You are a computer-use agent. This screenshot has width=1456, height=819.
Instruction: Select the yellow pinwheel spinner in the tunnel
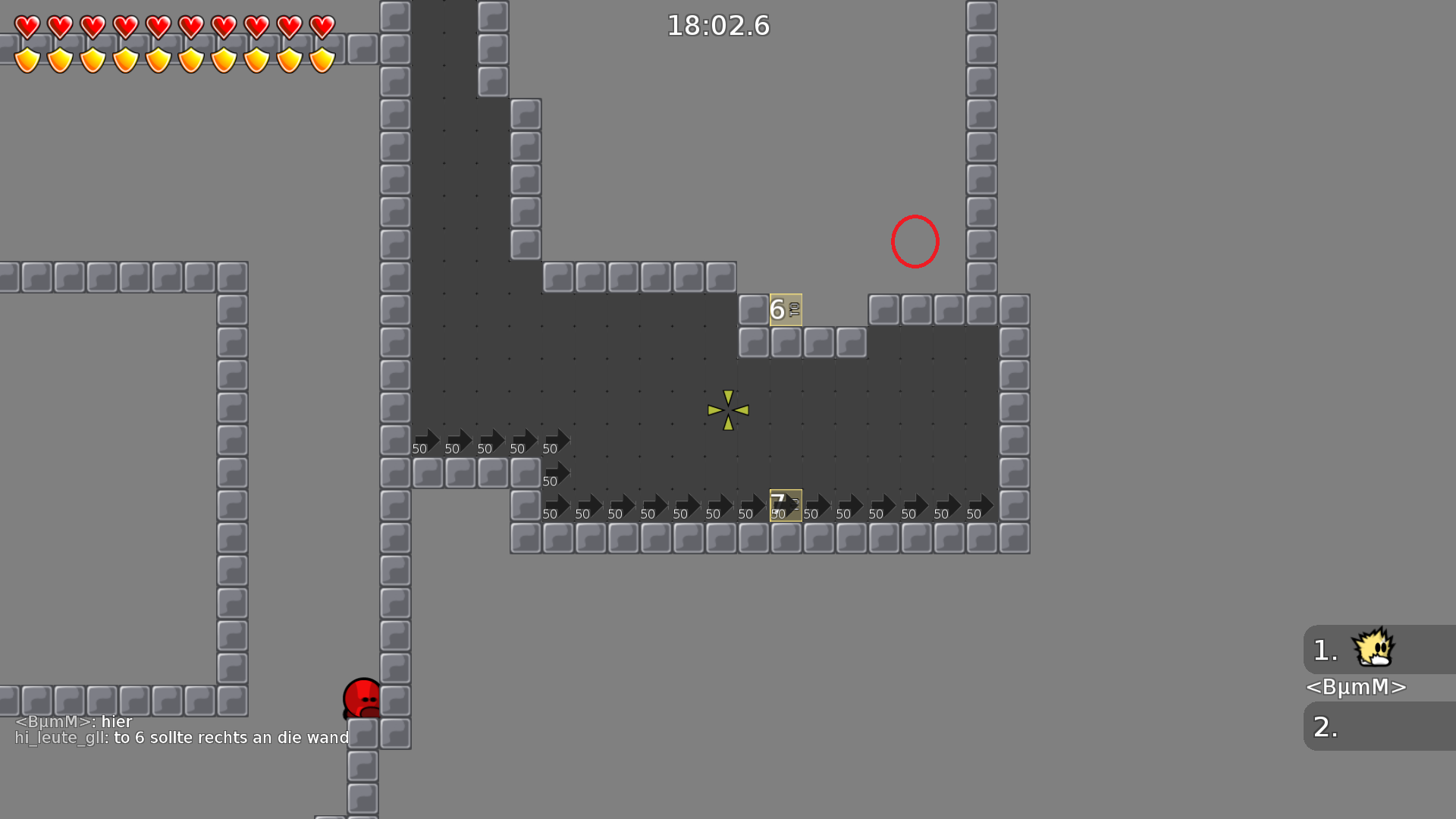point(726,409)
